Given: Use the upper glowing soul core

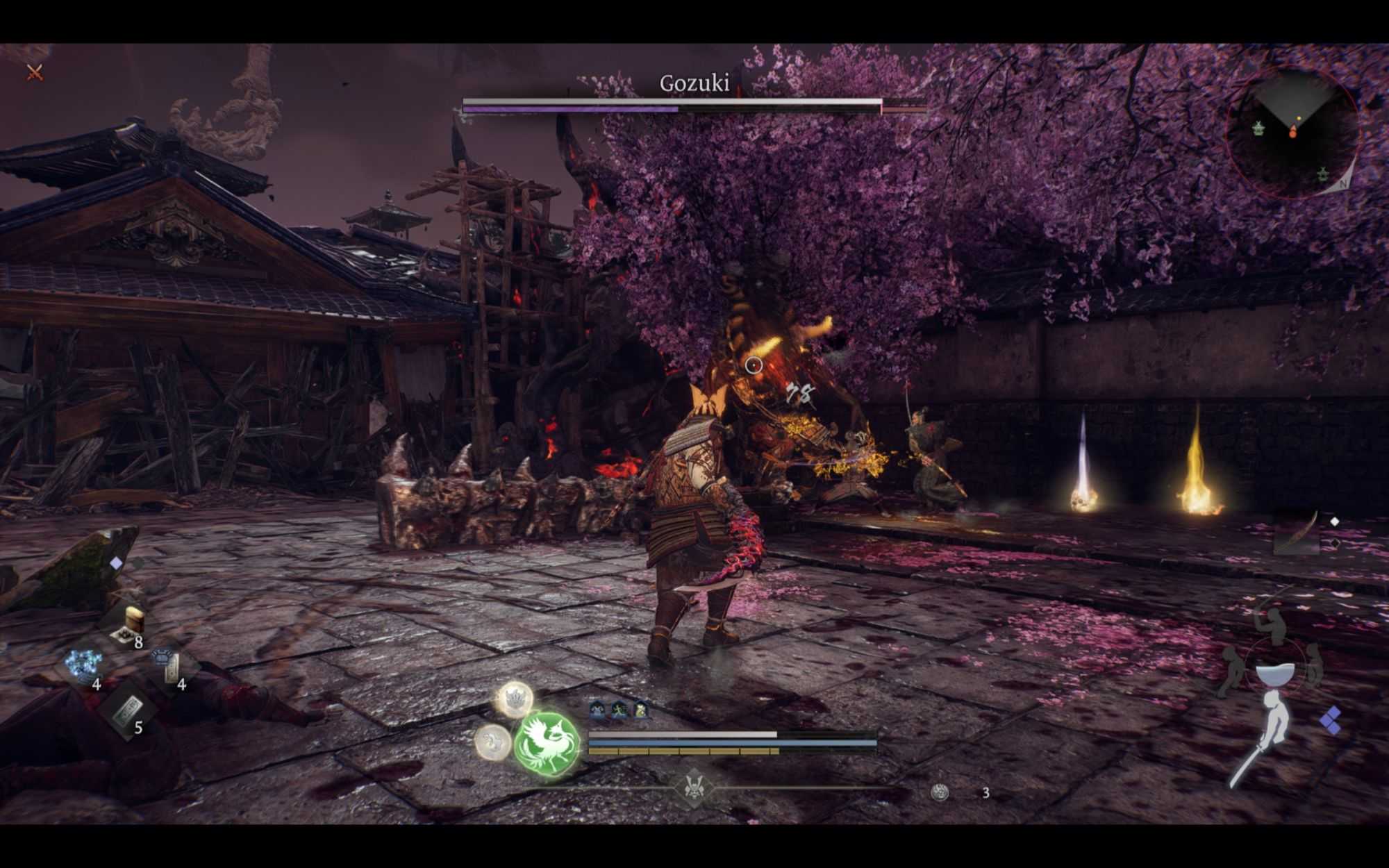Looking at the screenshot, I should [x=515, y=699].
